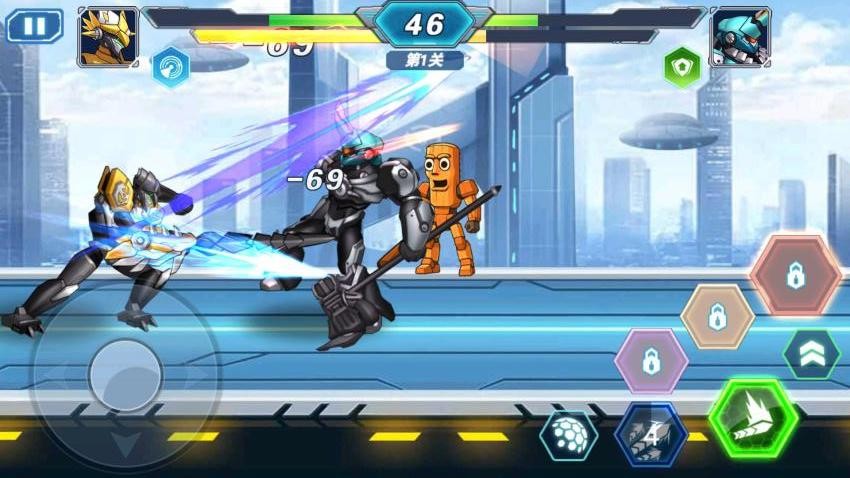Activate the blue skill showing number 4

pyautogui.click(x=650, y=435)
